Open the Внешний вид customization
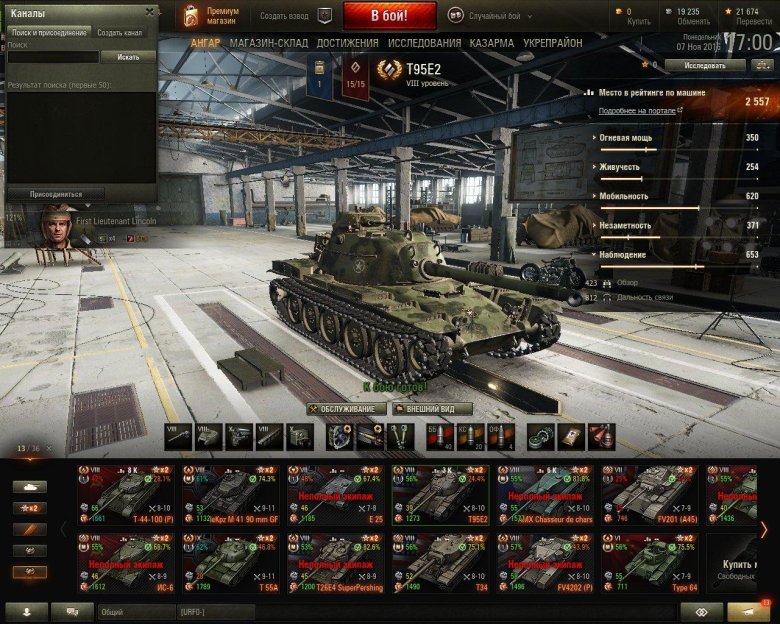The height and width of the screenshot is (624, 780). tap(431, 409)
